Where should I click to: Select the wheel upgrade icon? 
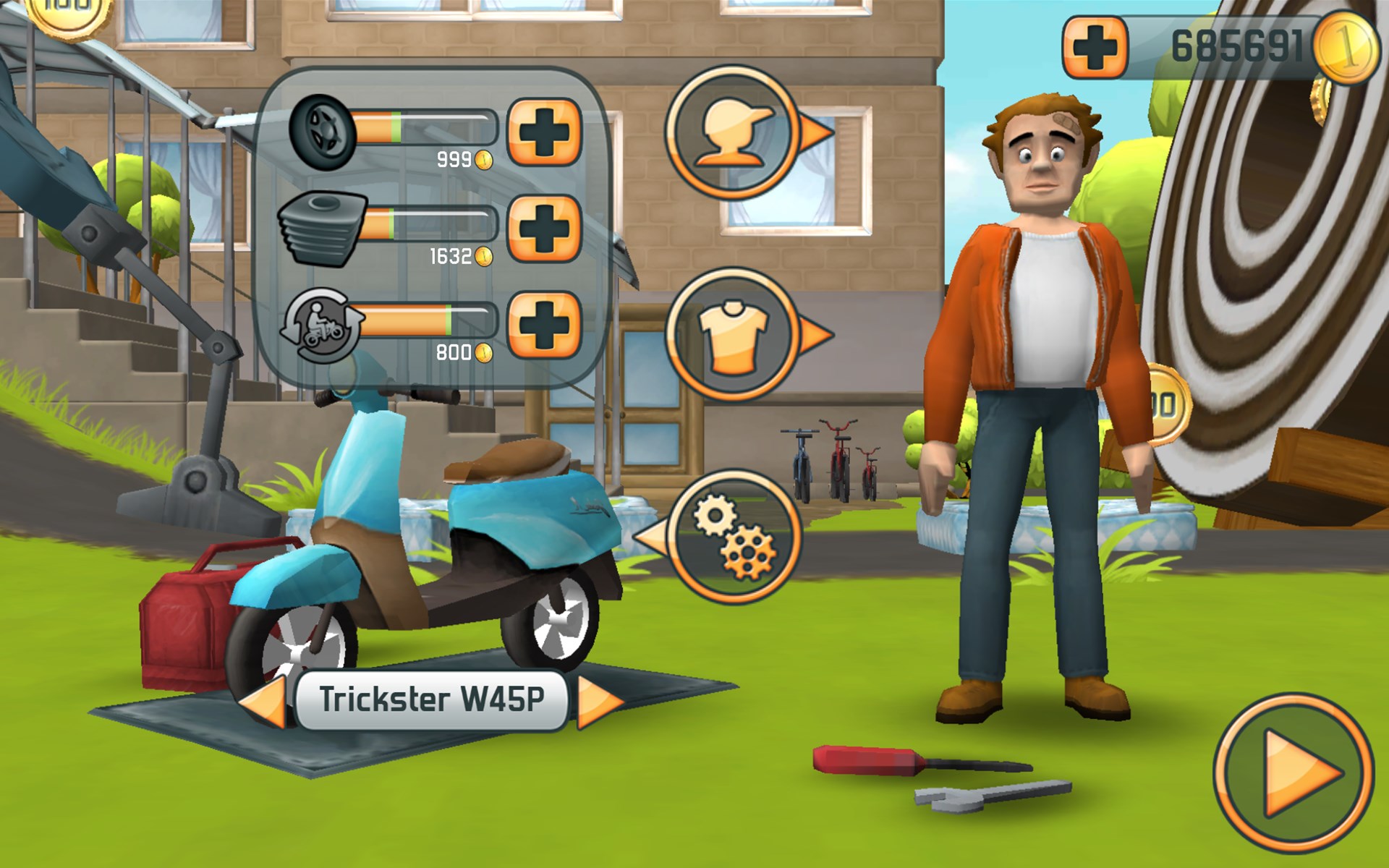tap(323, 134)
